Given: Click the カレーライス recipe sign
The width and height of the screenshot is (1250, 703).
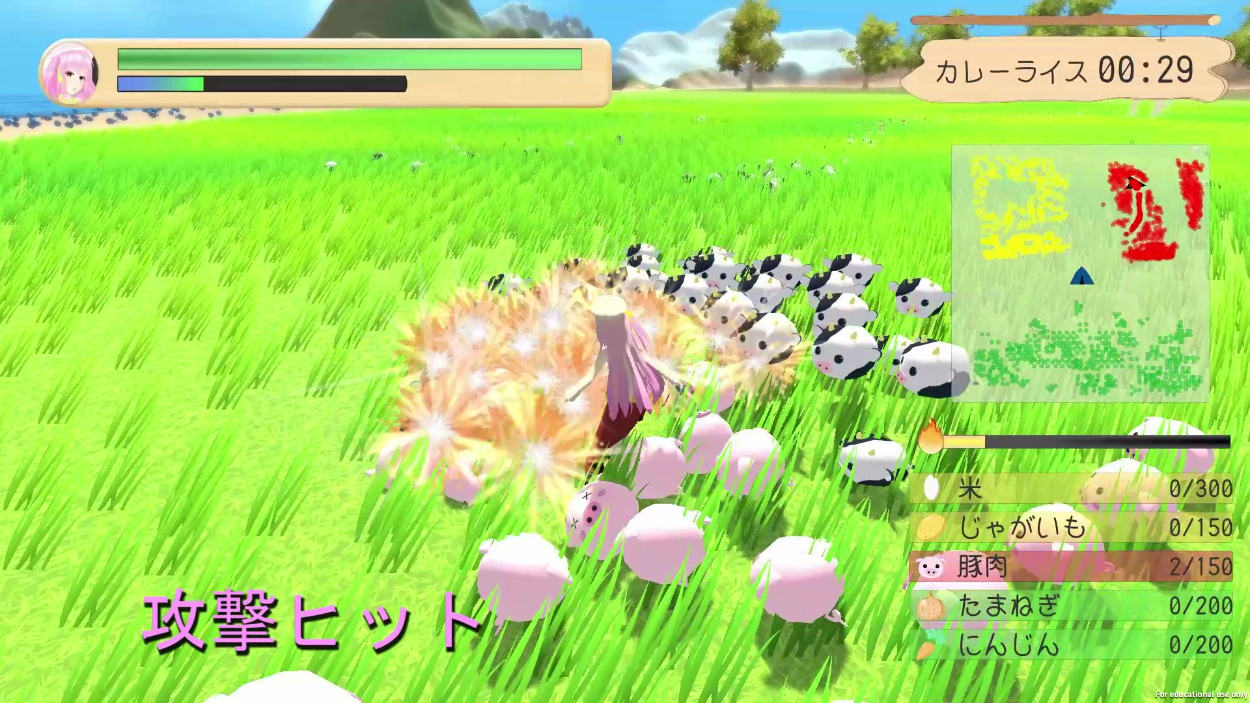Looking at the screenshot, I should (x=1066, y=70).
